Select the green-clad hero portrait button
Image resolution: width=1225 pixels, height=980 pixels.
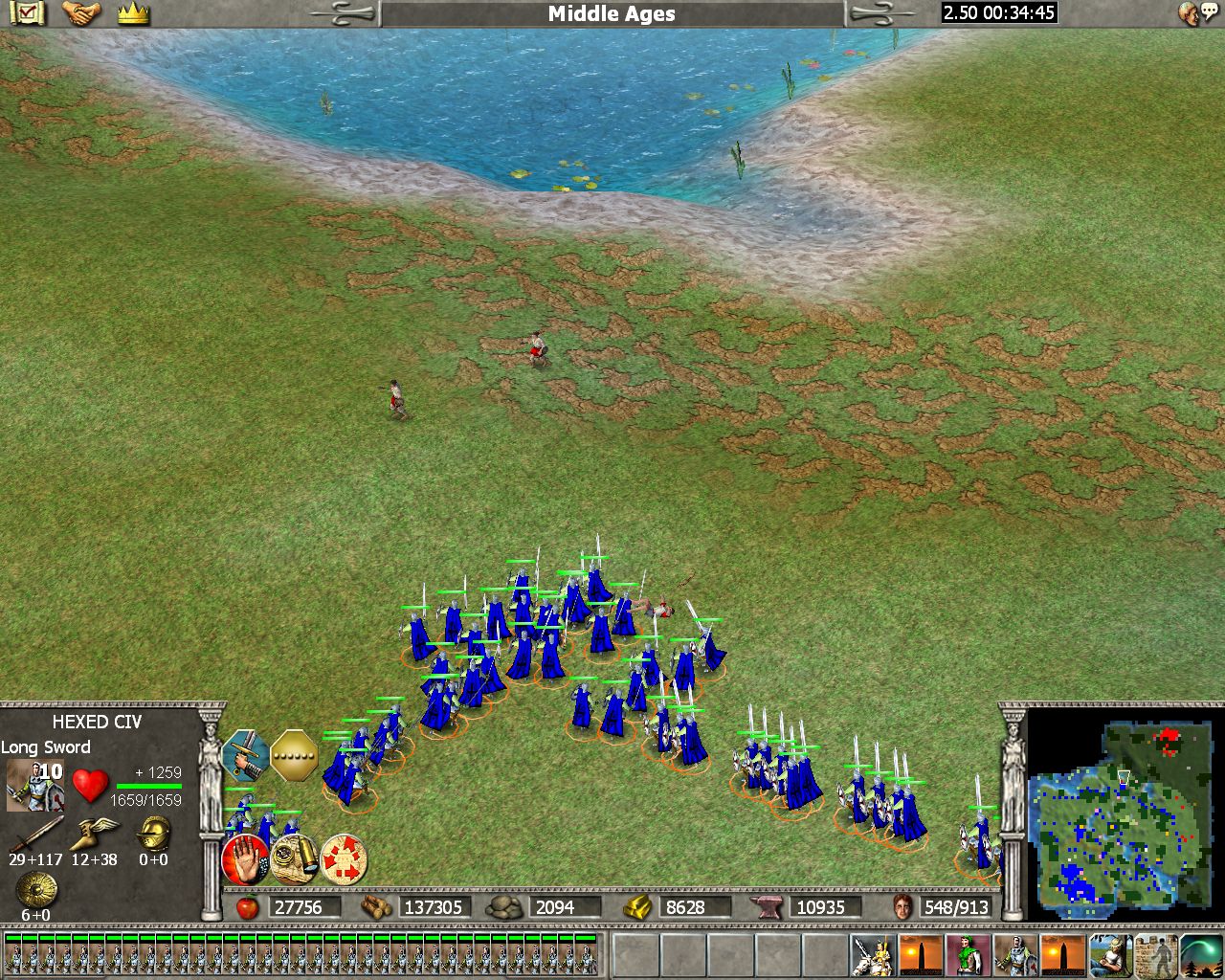click(968, 955)
